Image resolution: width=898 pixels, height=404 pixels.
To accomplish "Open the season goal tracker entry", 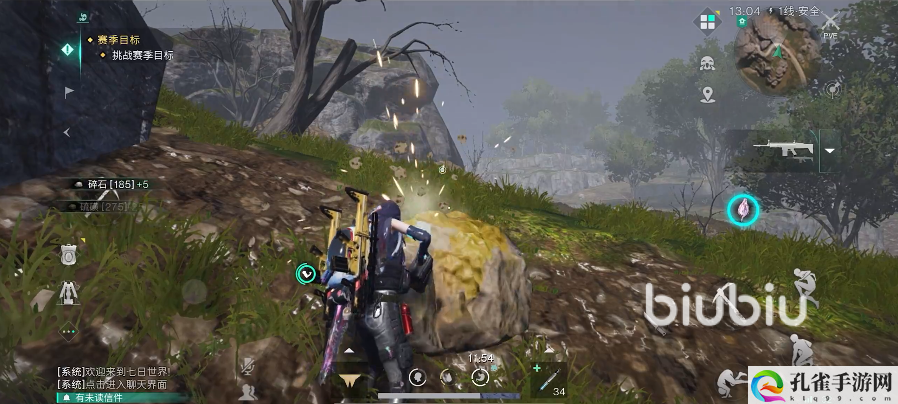I will (x=118, y=40).
